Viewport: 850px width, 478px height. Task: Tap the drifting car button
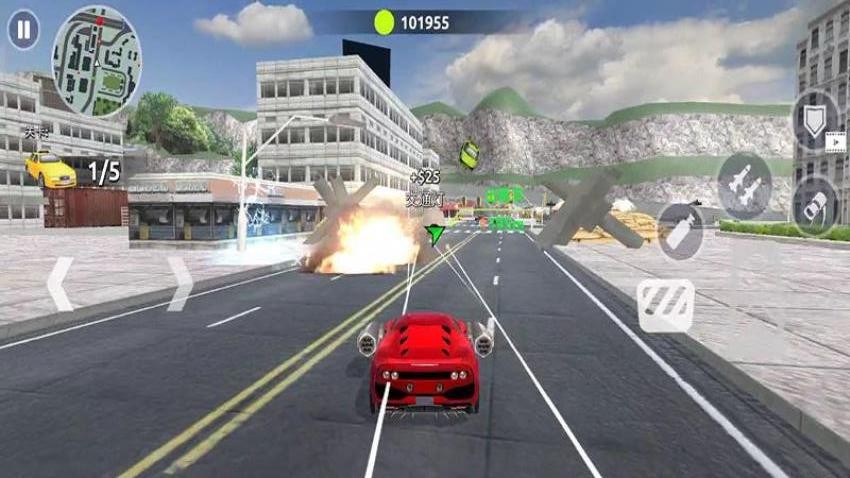click(815, 203)
